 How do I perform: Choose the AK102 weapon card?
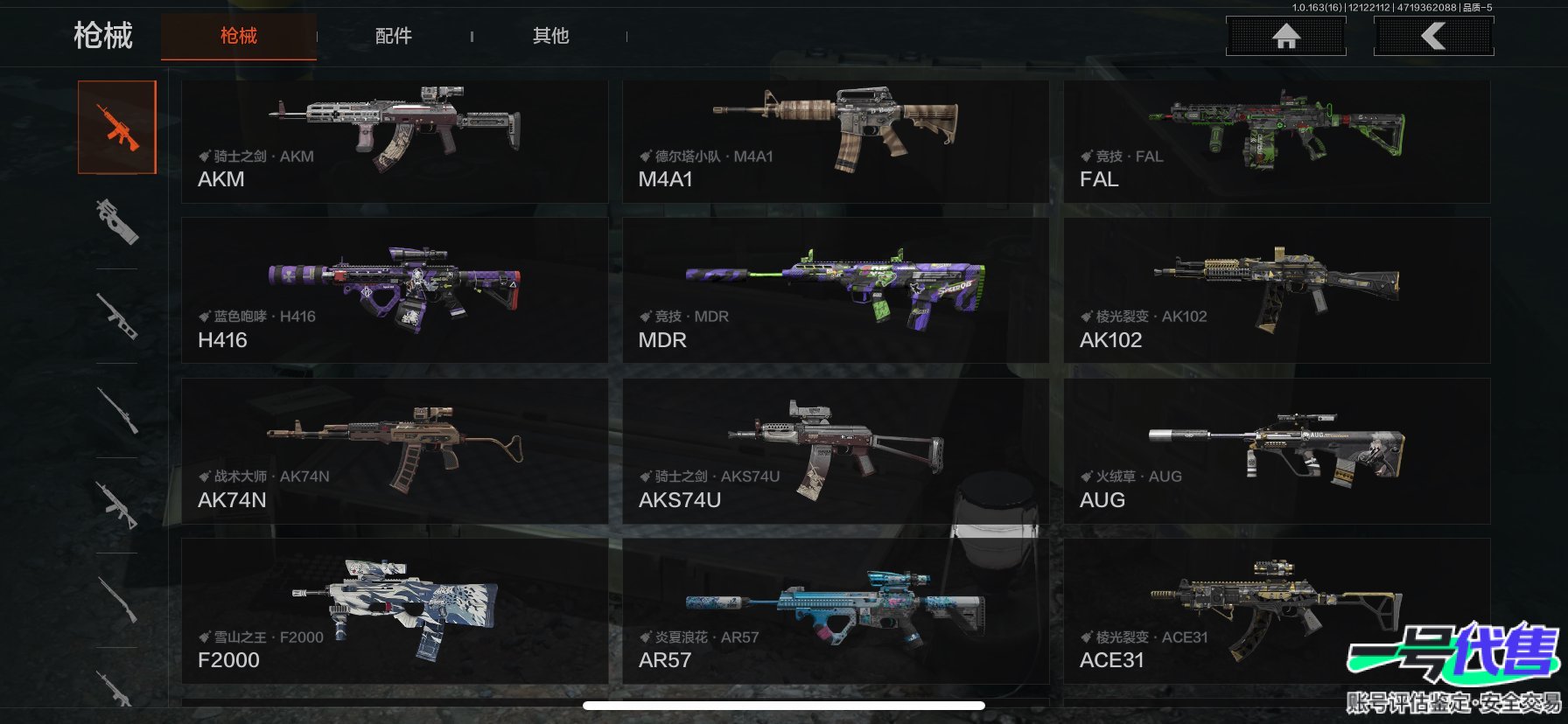point(1276,290)
